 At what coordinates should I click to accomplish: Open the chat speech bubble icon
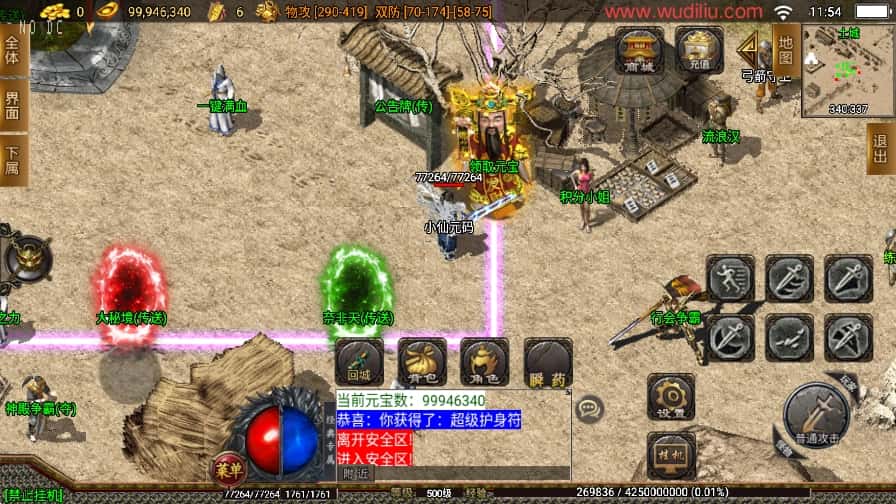click(x=590, y=407)
